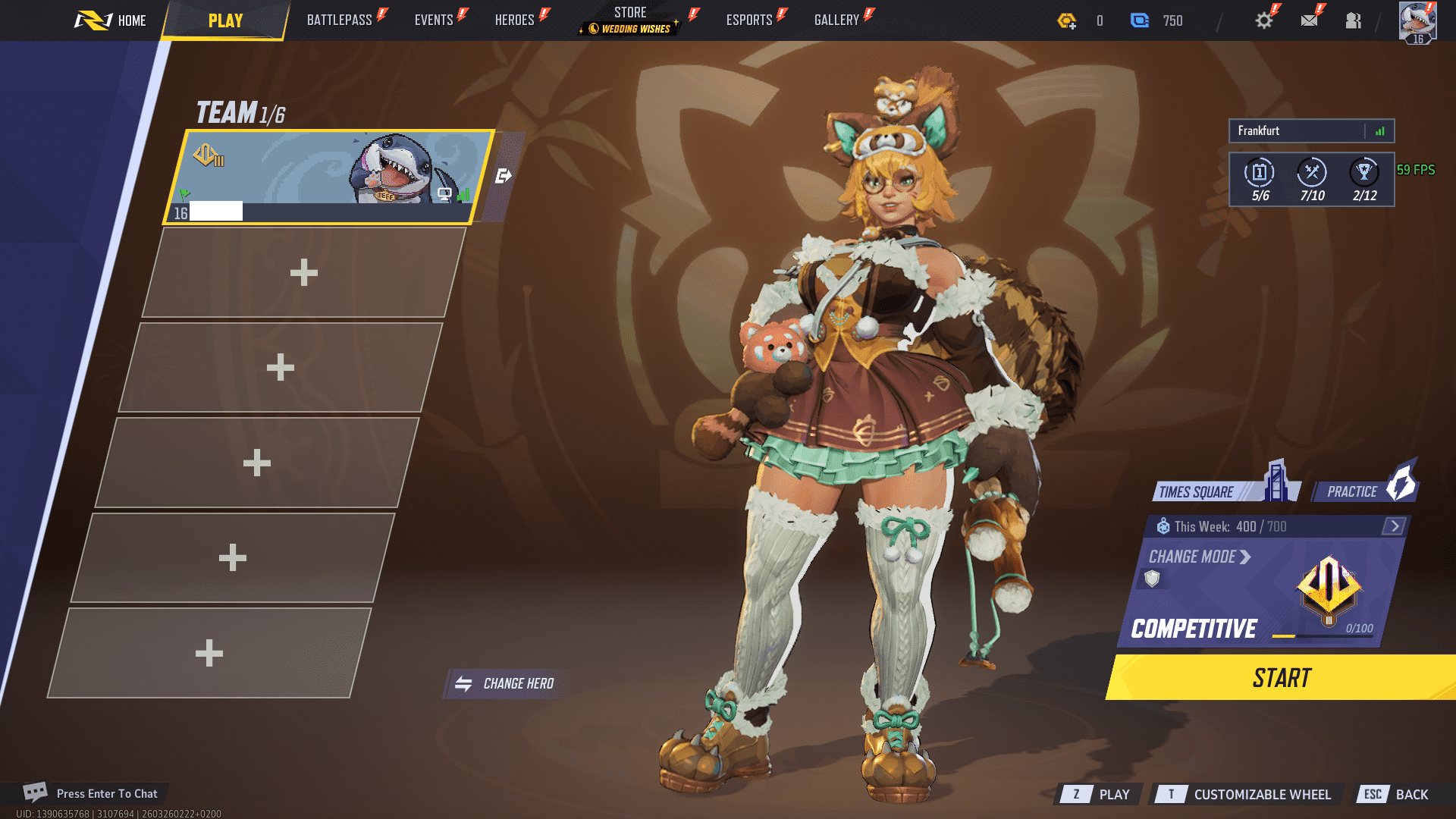Open the Battlepass tab
Viewport: 1456px width, 819px height.
(340, 20)
